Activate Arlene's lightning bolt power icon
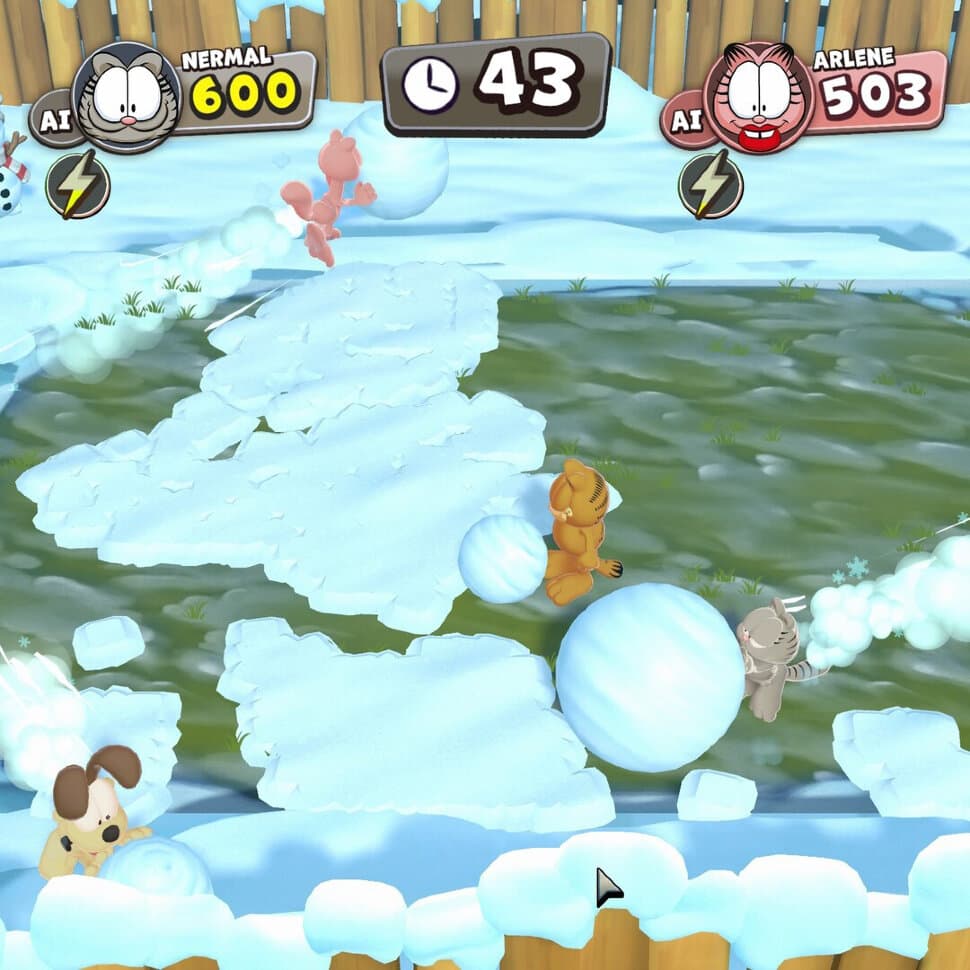This screenshot has width=970, height=970. [x=710, y=184]
